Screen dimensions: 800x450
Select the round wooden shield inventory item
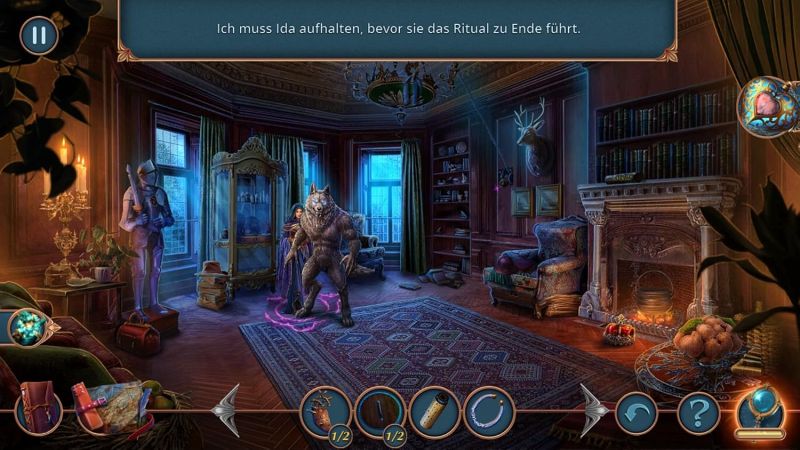381,410
